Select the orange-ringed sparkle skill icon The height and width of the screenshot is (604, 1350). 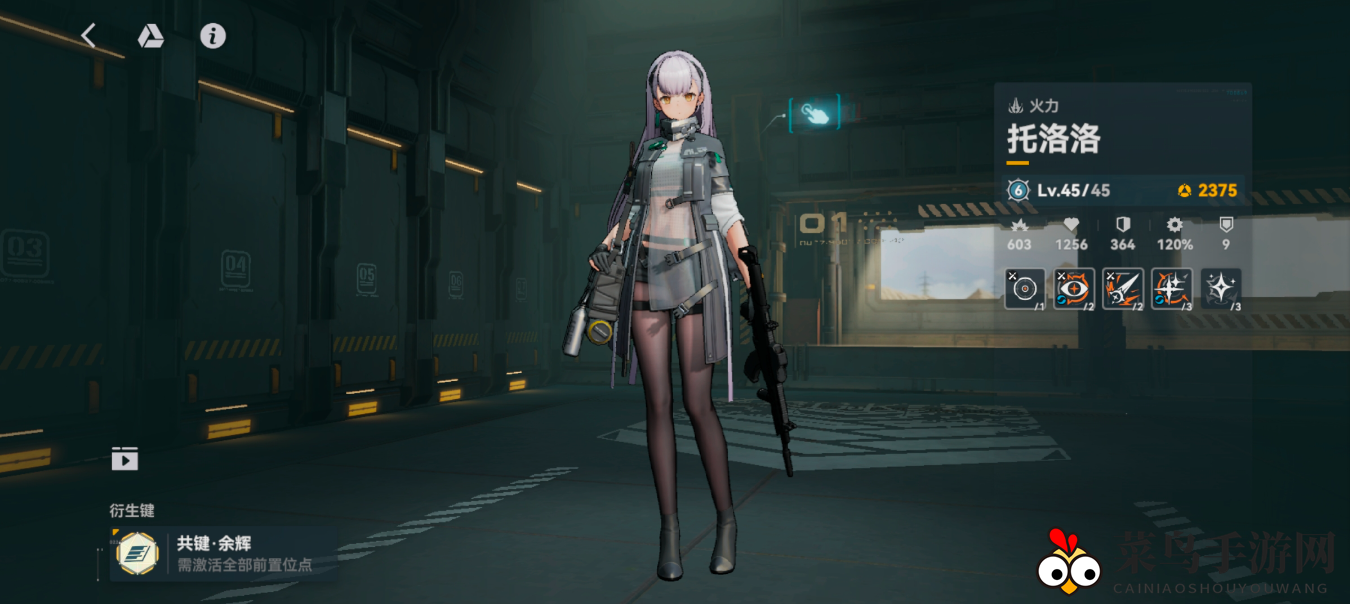1171,288
